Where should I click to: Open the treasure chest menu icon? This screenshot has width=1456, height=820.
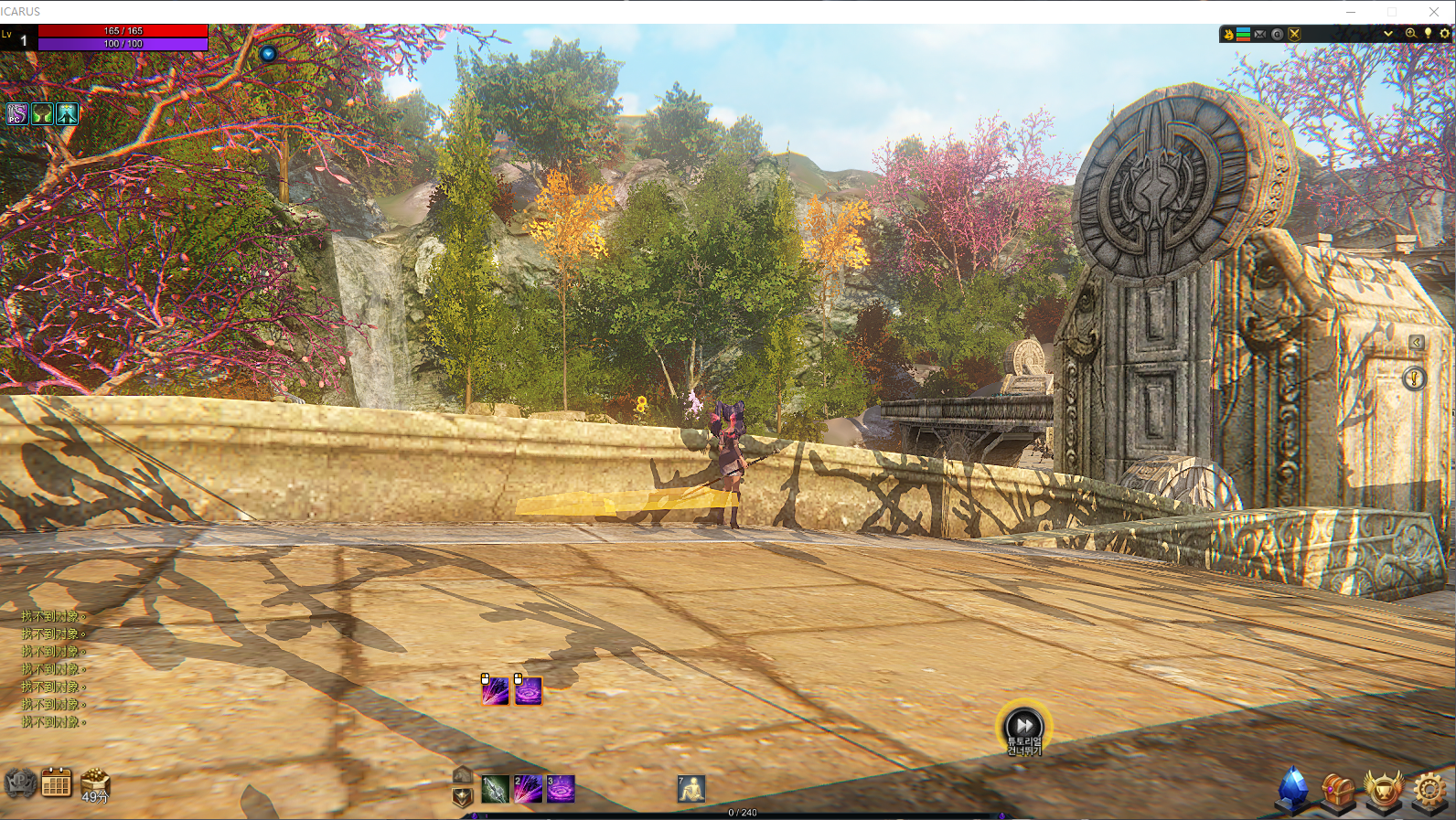click(x=1338, y=790)
